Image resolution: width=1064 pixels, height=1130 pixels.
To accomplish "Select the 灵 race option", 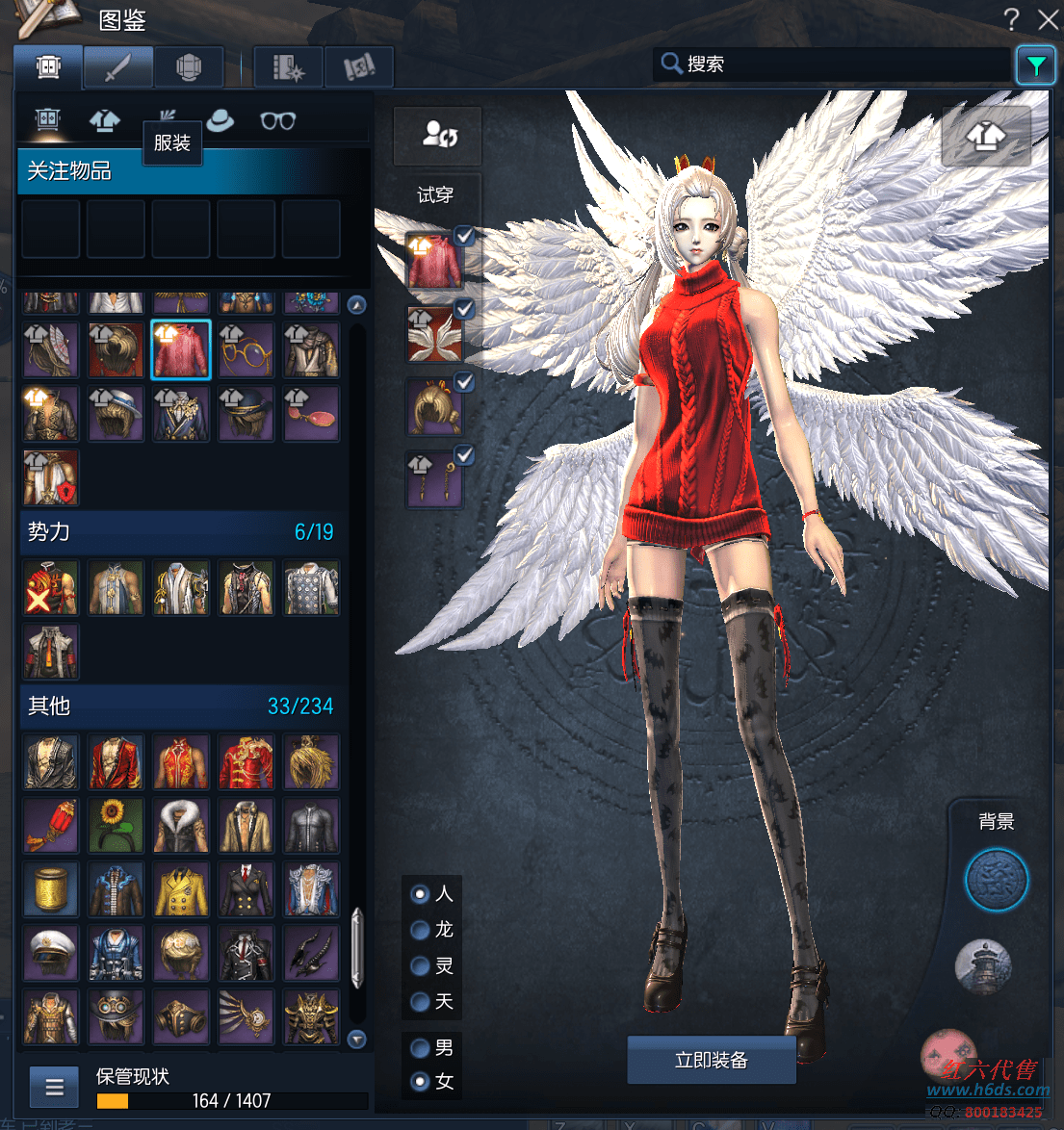I will 420,965.
